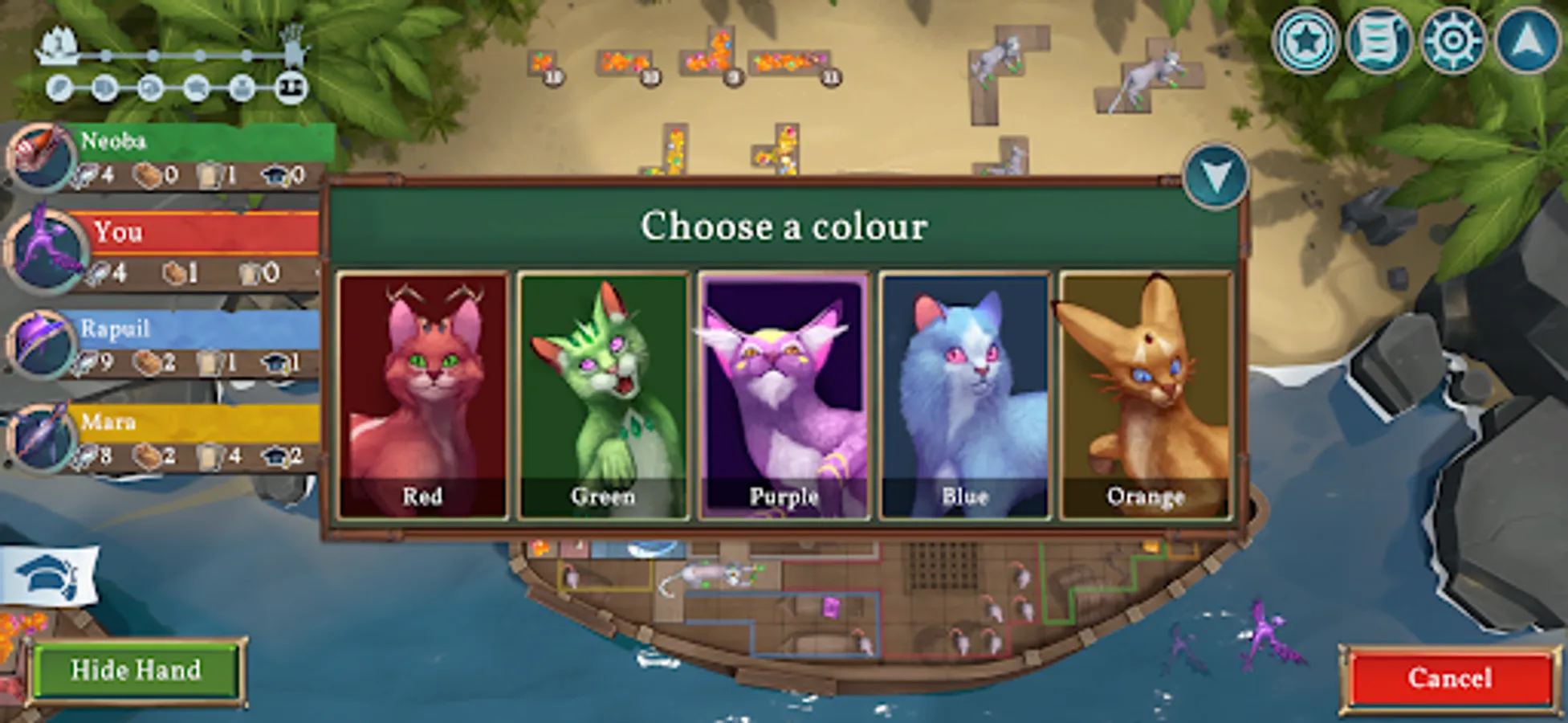Screen dimensions: 1568x723
Task: Select the Red cat colour
Action: tap(424, 391)
